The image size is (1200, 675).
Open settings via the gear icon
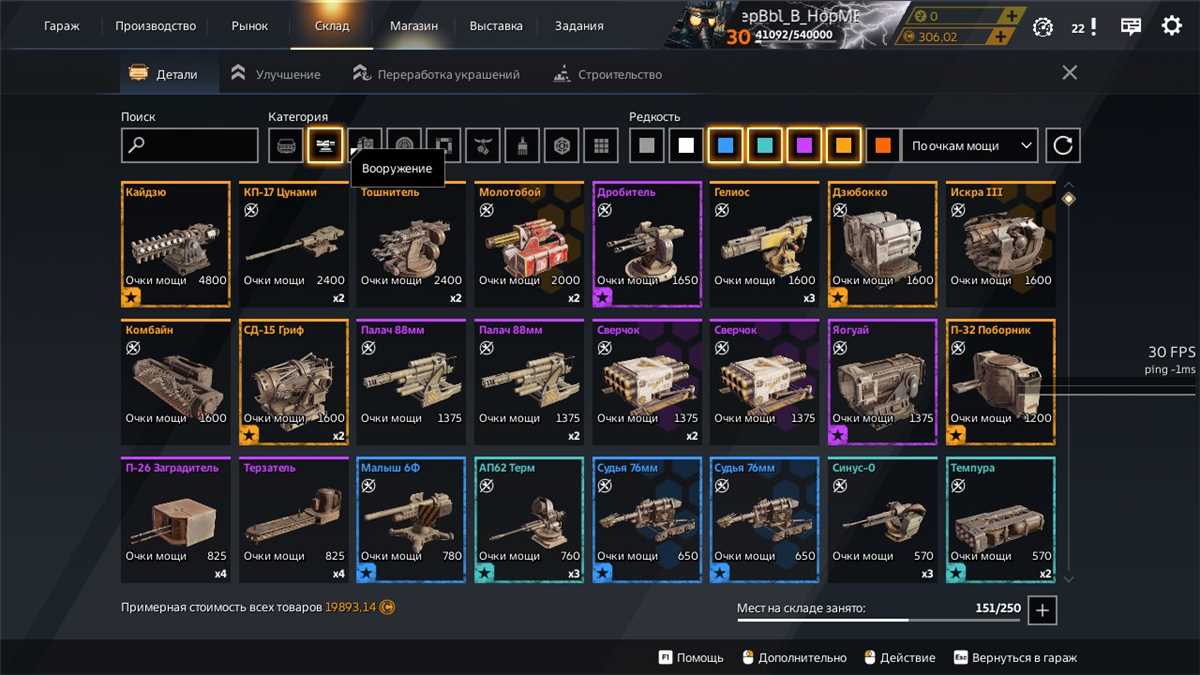click(x=1171, y=26)
